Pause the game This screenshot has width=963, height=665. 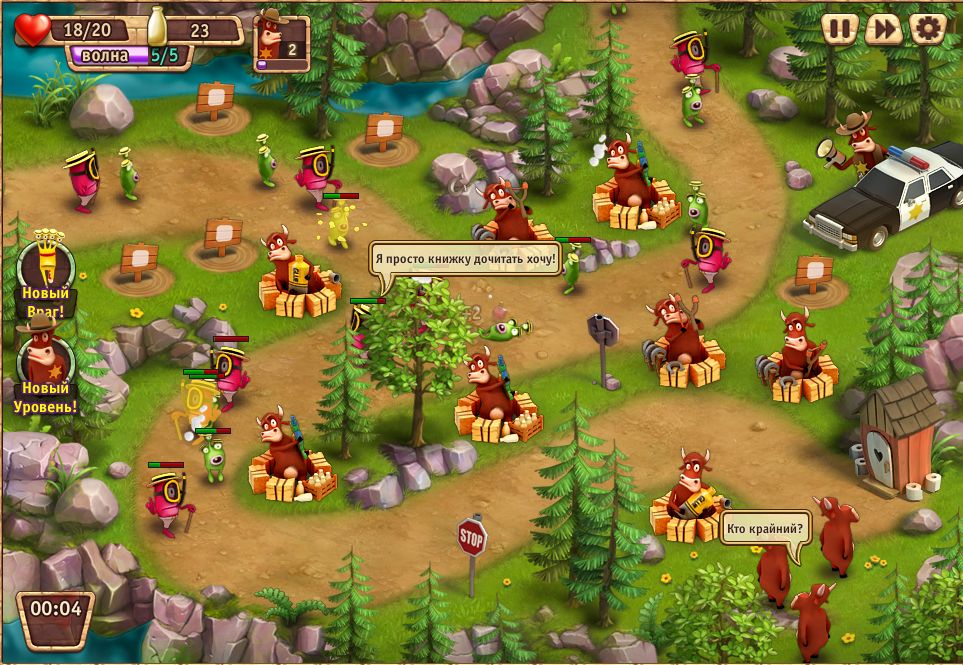click(840, 28)
